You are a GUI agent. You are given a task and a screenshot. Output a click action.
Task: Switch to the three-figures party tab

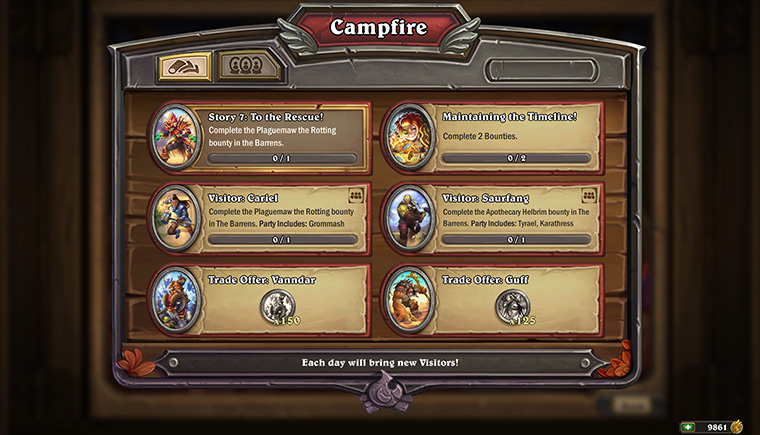pyautogui.click(x=240, y=68)
